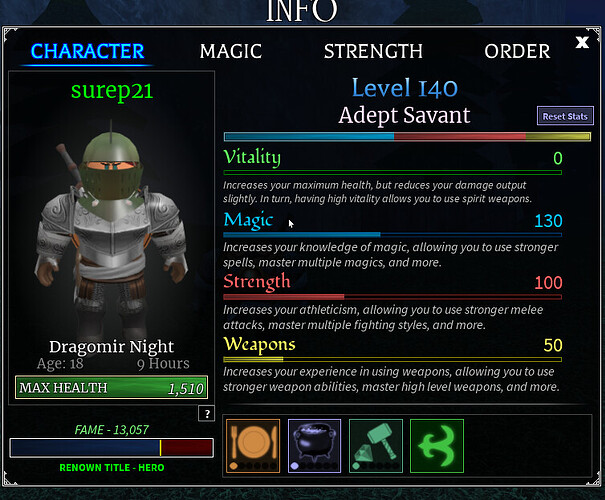Show the Order tab
The width and height of the screenshot is (605, 500).
click(x=517, y=51)
